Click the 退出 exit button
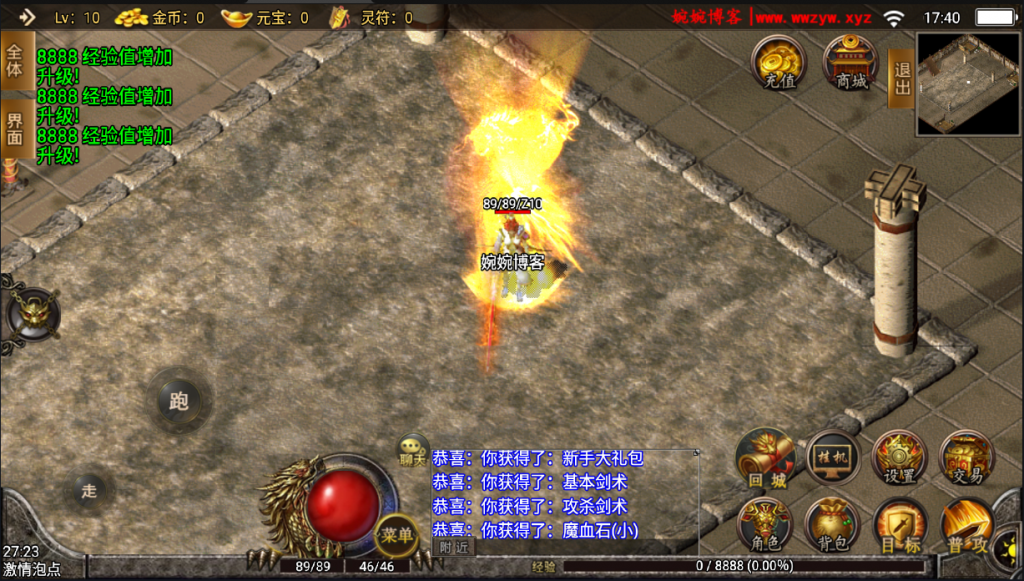Viewport: 1024px width, 581px height. pyautogui.click(x=901, y=78)
